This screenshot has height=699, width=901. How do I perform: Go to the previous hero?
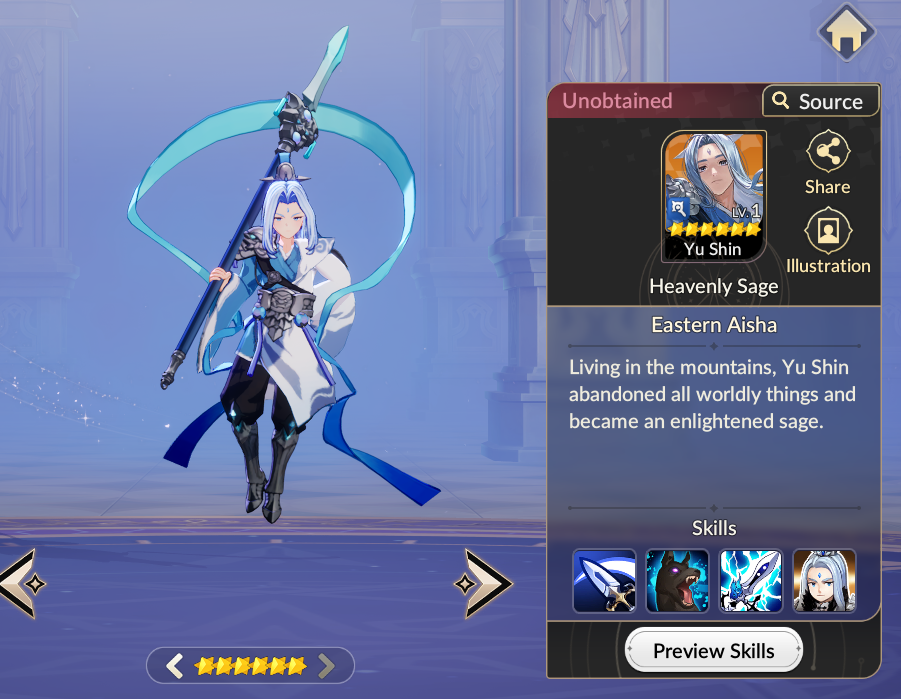tap(17, 582)
